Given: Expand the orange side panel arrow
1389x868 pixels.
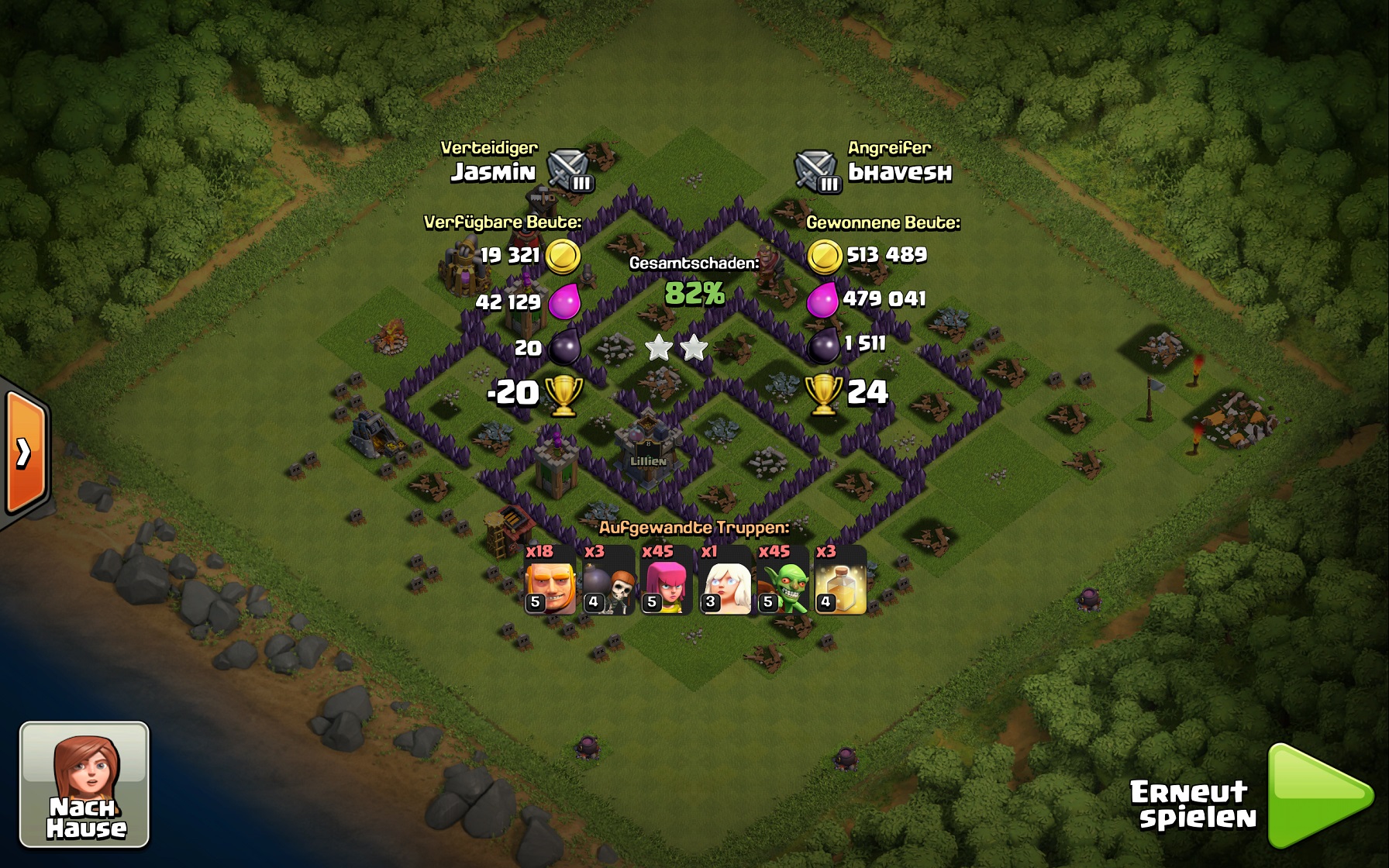Looking at the screenshot, I should [25, 453].
